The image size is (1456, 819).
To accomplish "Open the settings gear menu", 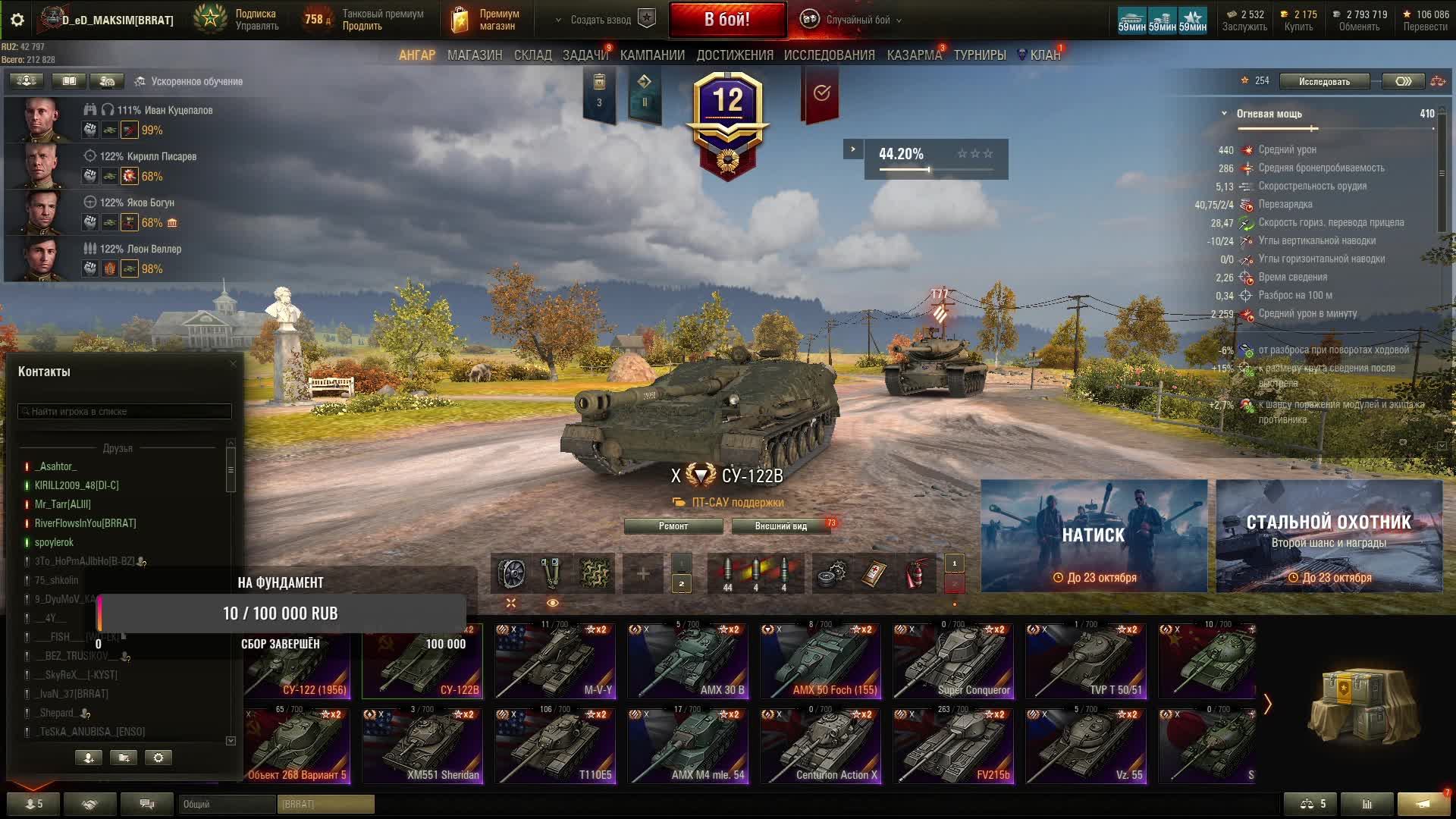I will tap(17, 20).
